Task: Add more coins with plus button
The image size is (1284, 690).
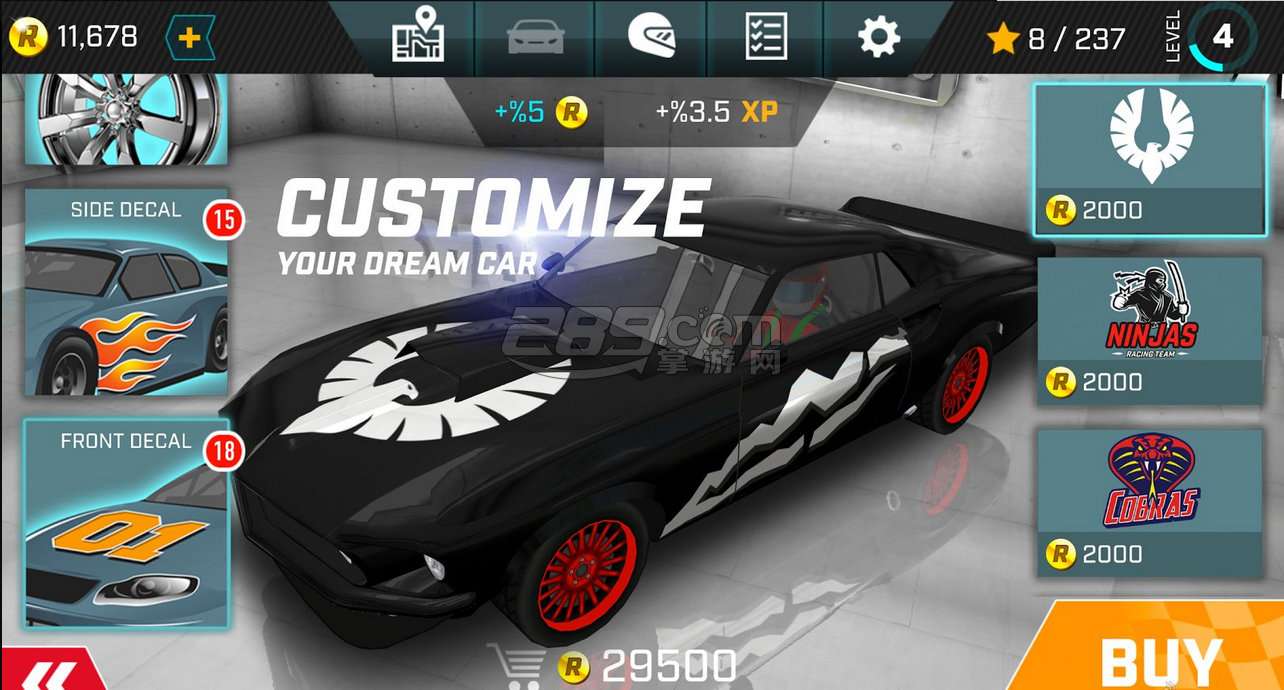Action: tap(190, 38)
